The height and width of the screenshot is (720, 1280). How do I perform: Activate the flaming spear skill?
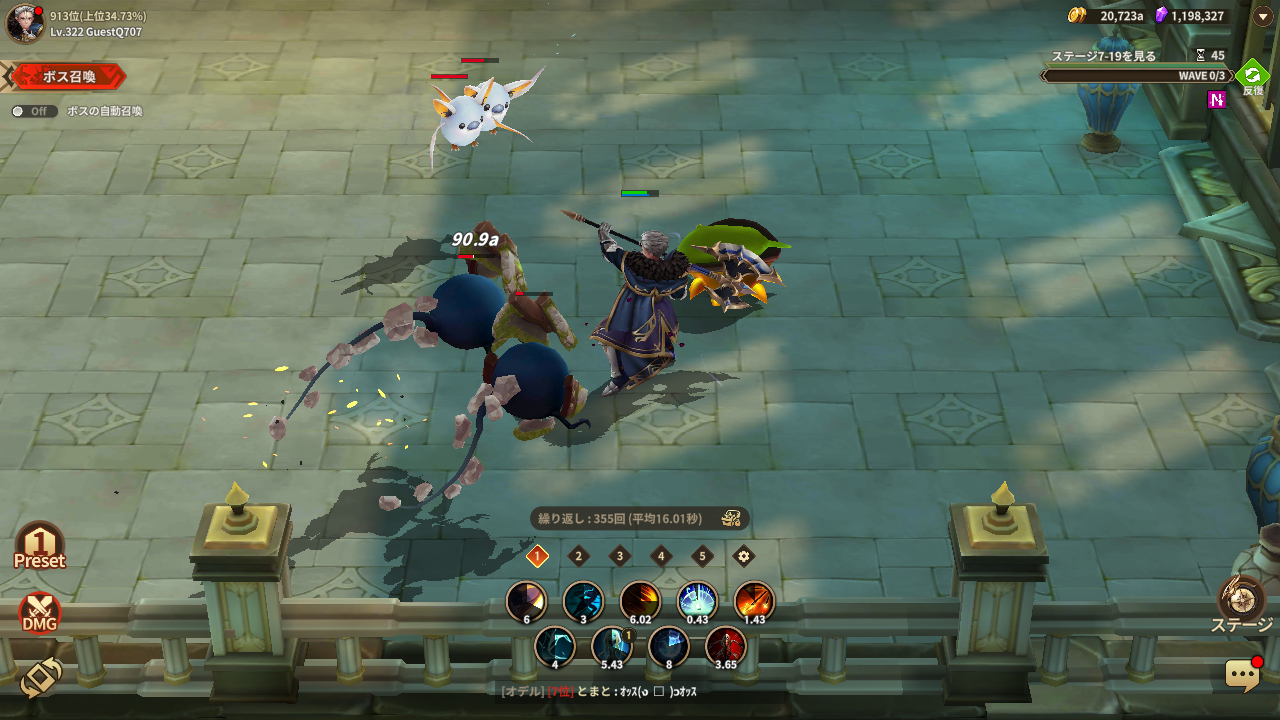753,601
